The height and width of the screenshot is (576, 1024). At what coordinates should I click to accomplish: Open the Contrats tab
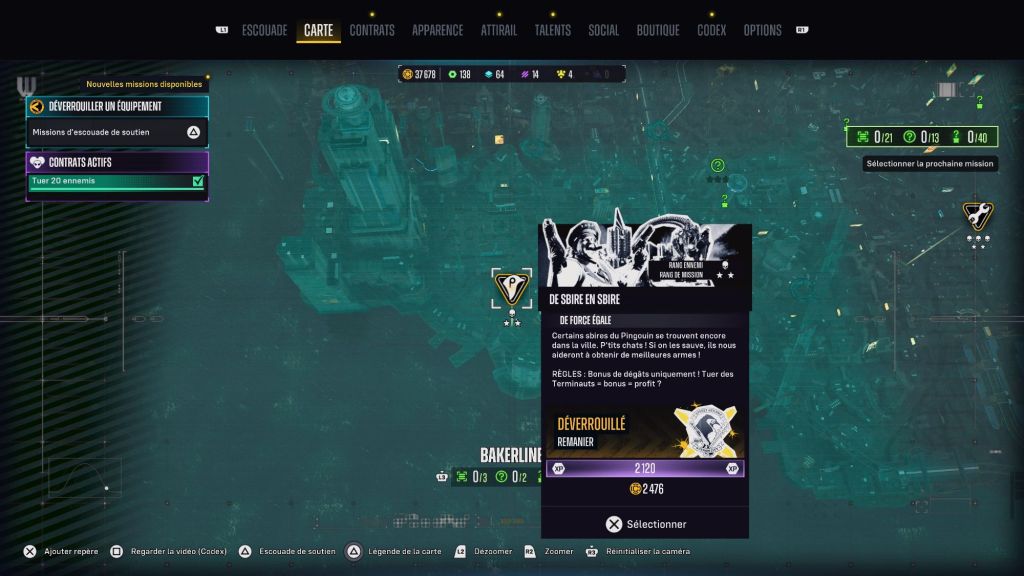tap(372, 30)
